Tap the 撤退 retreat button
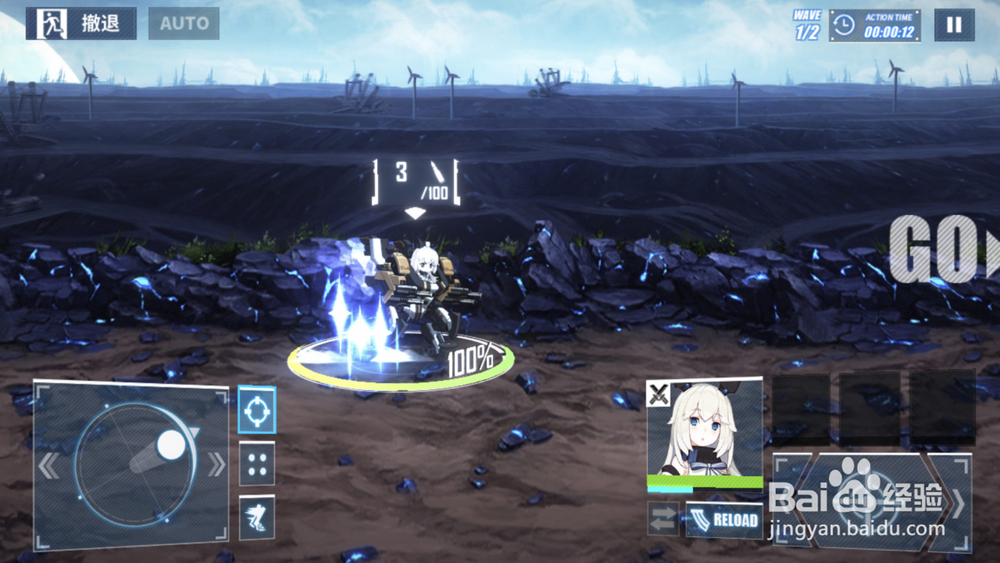The image size is (1000, 563). click(81, 24)
